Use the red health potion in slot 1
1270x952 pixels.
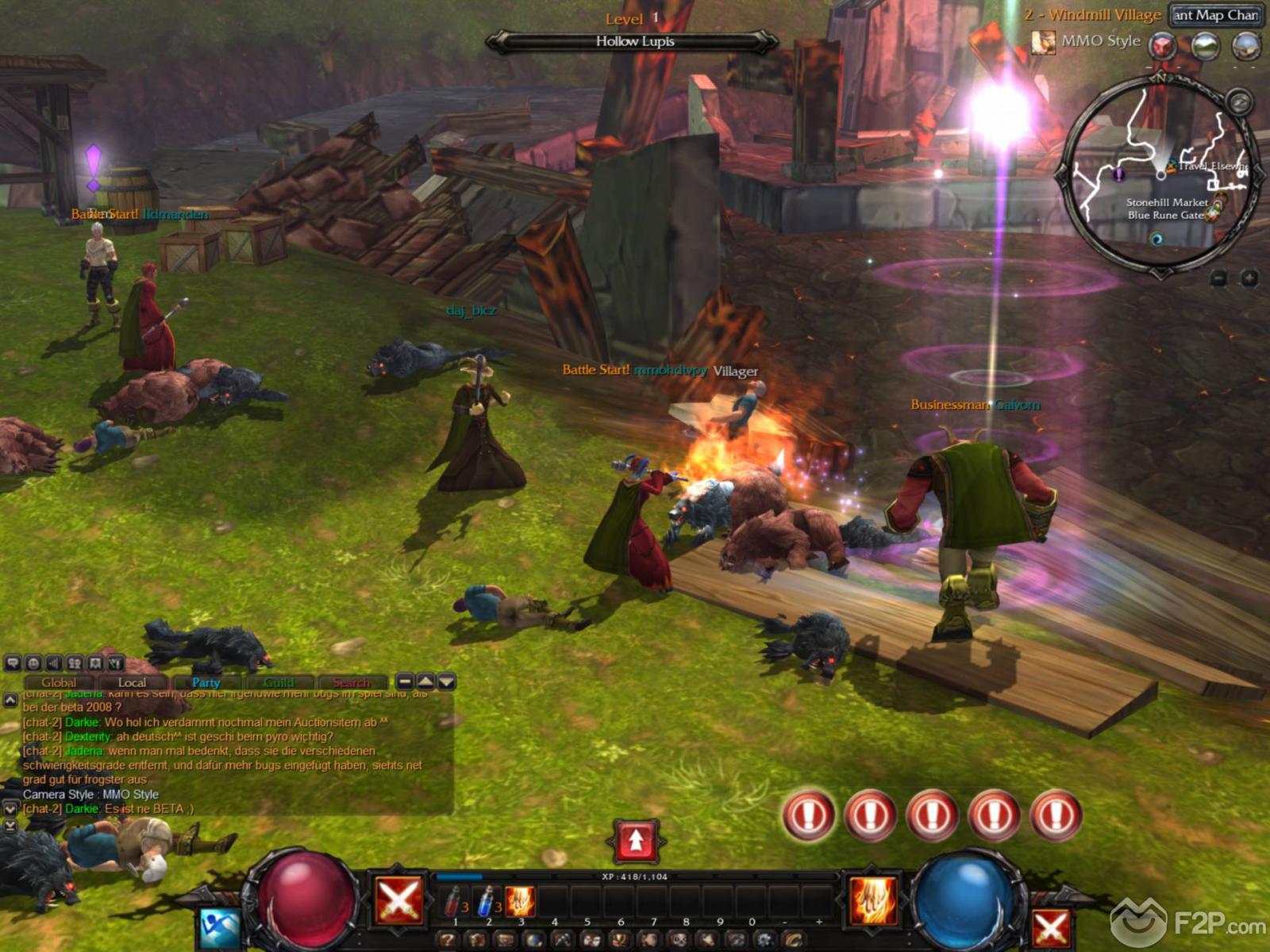tap(454, 902)
